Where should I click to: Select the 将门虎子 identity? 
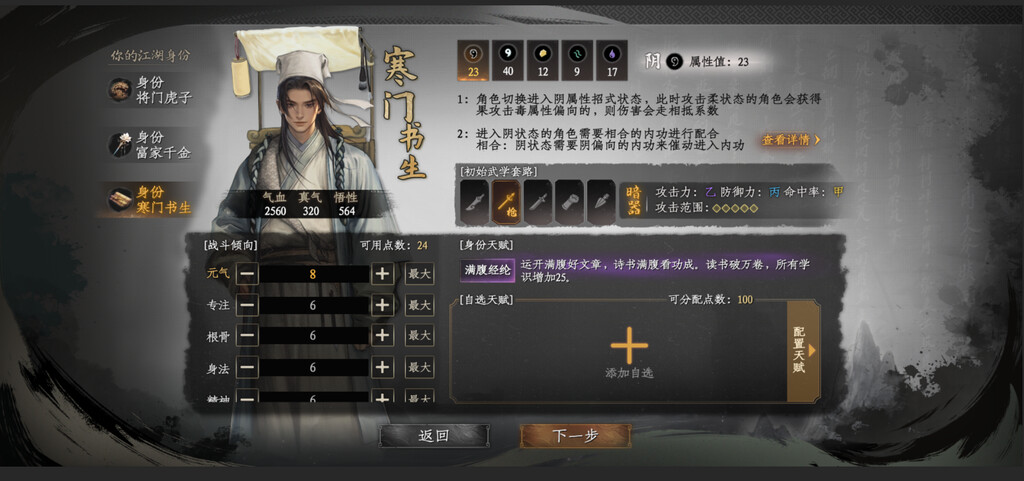tap(150, 90)
